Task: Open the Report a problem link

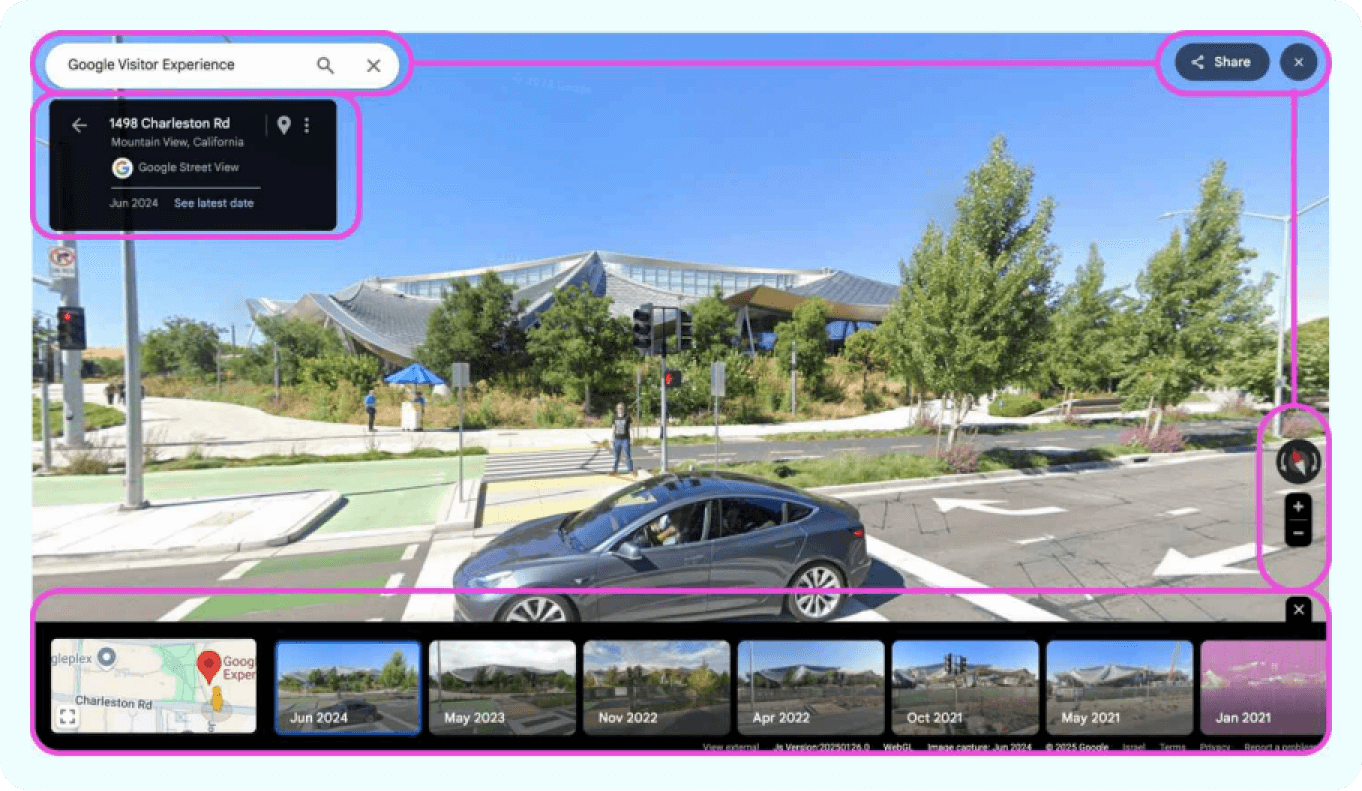Action: click(1278, 747)
